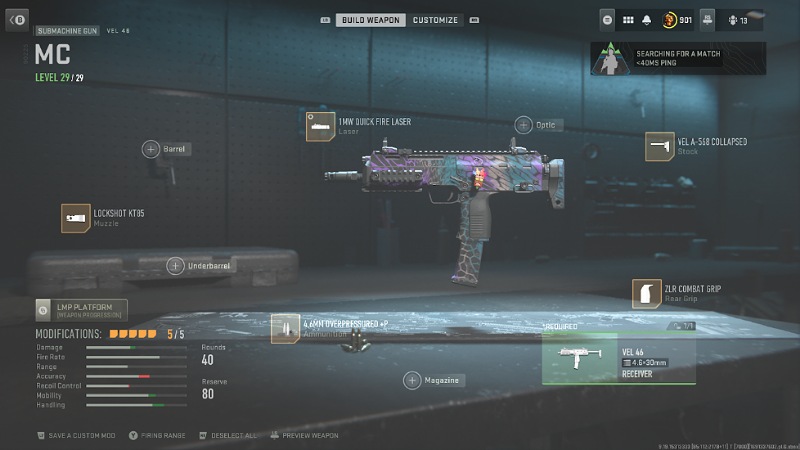Open the Lockshot KT85 muzzle slot
800x450 pixels.
point(76,218)
